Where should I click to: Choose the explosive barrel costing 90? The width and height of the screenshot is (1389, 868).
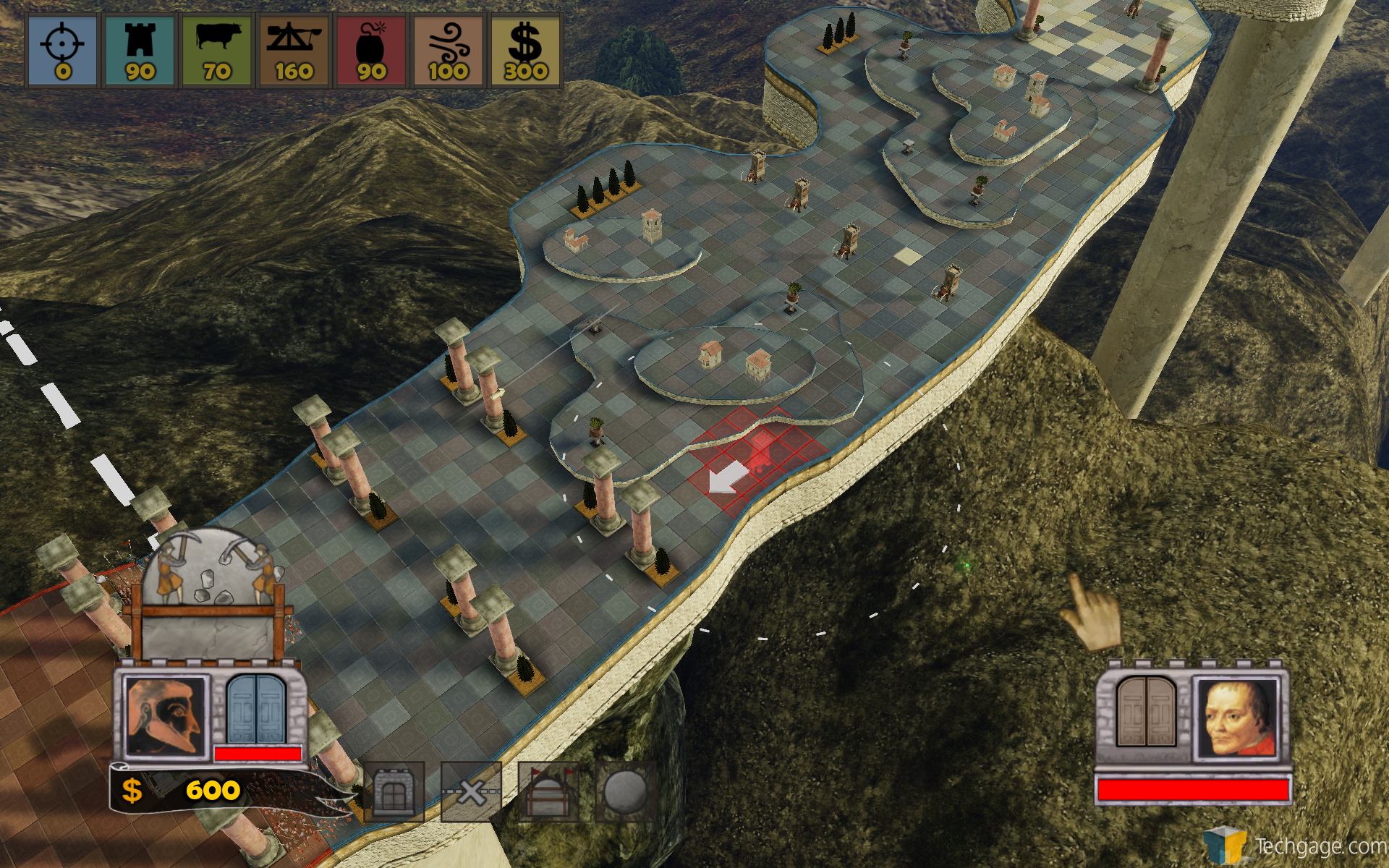pos(371,49)
